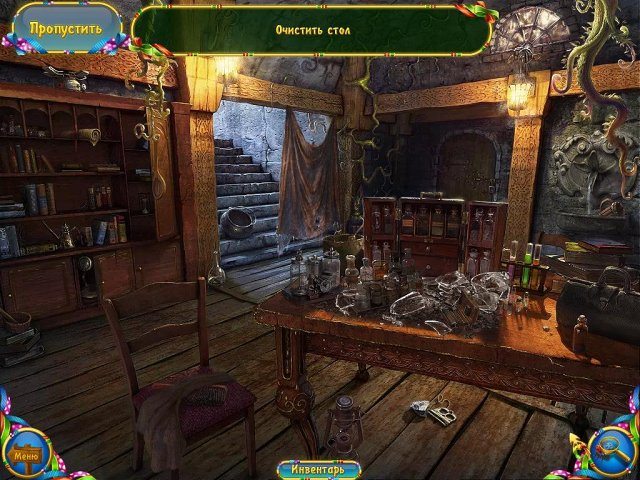Click the Пропустить skip button
This screenshot has width=640, height=480.
(x=65, y=28)
